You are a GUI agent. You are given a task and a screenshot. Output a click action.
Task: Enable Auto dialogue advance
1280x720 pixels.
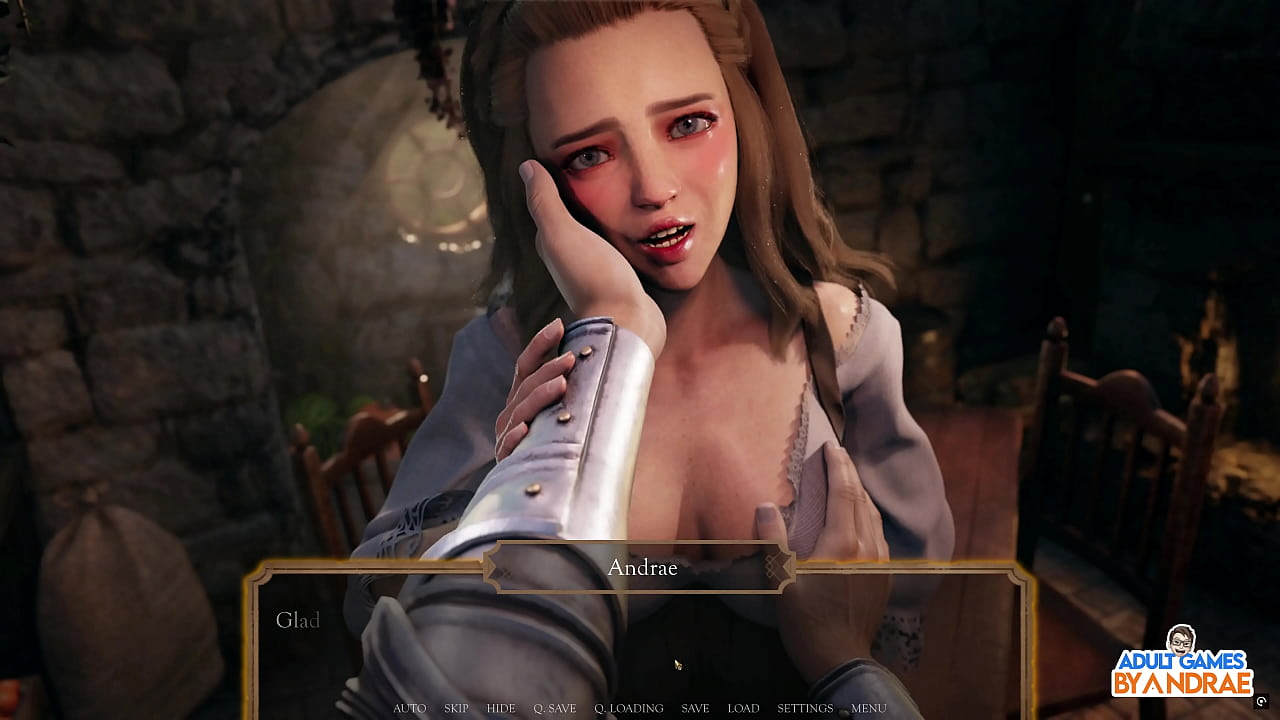coord(409,708)
